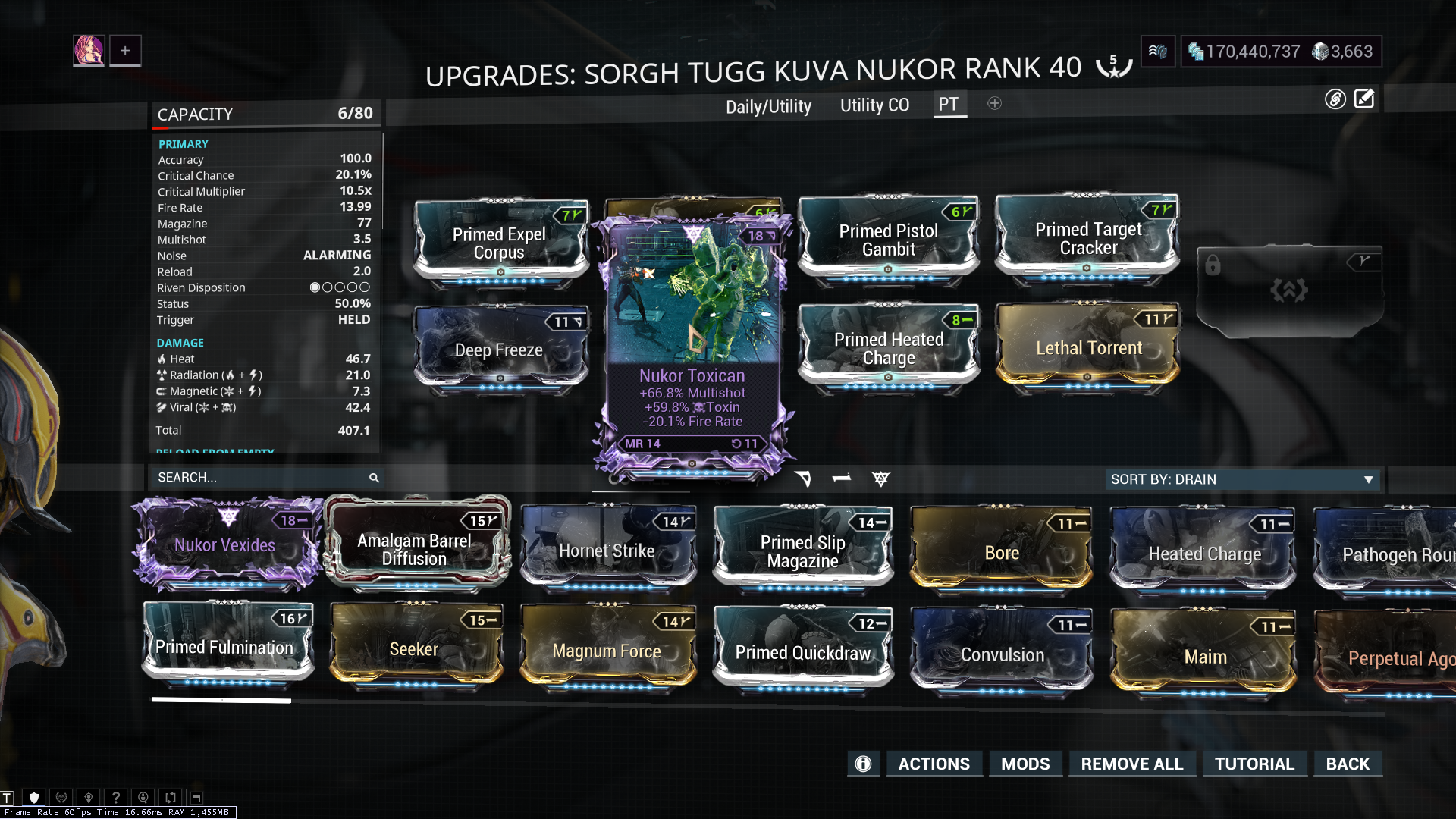Go BACK from upgrades screen
The image size is (1456, 819).
pyautogui.click(x=1348, y=764)
